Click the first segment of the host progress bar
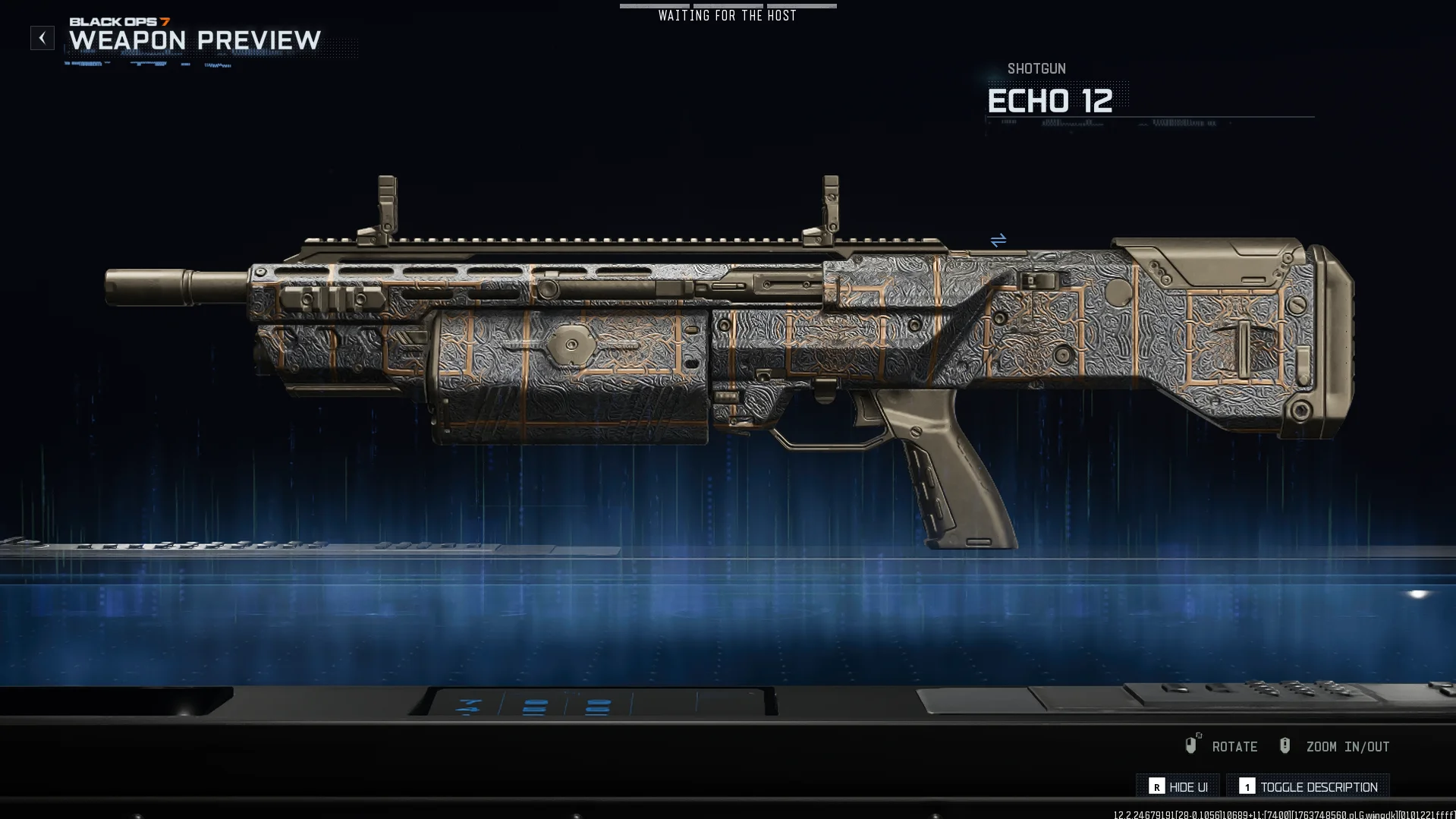This screenshot has width=1456, height=819. click(x=654, y=6)
